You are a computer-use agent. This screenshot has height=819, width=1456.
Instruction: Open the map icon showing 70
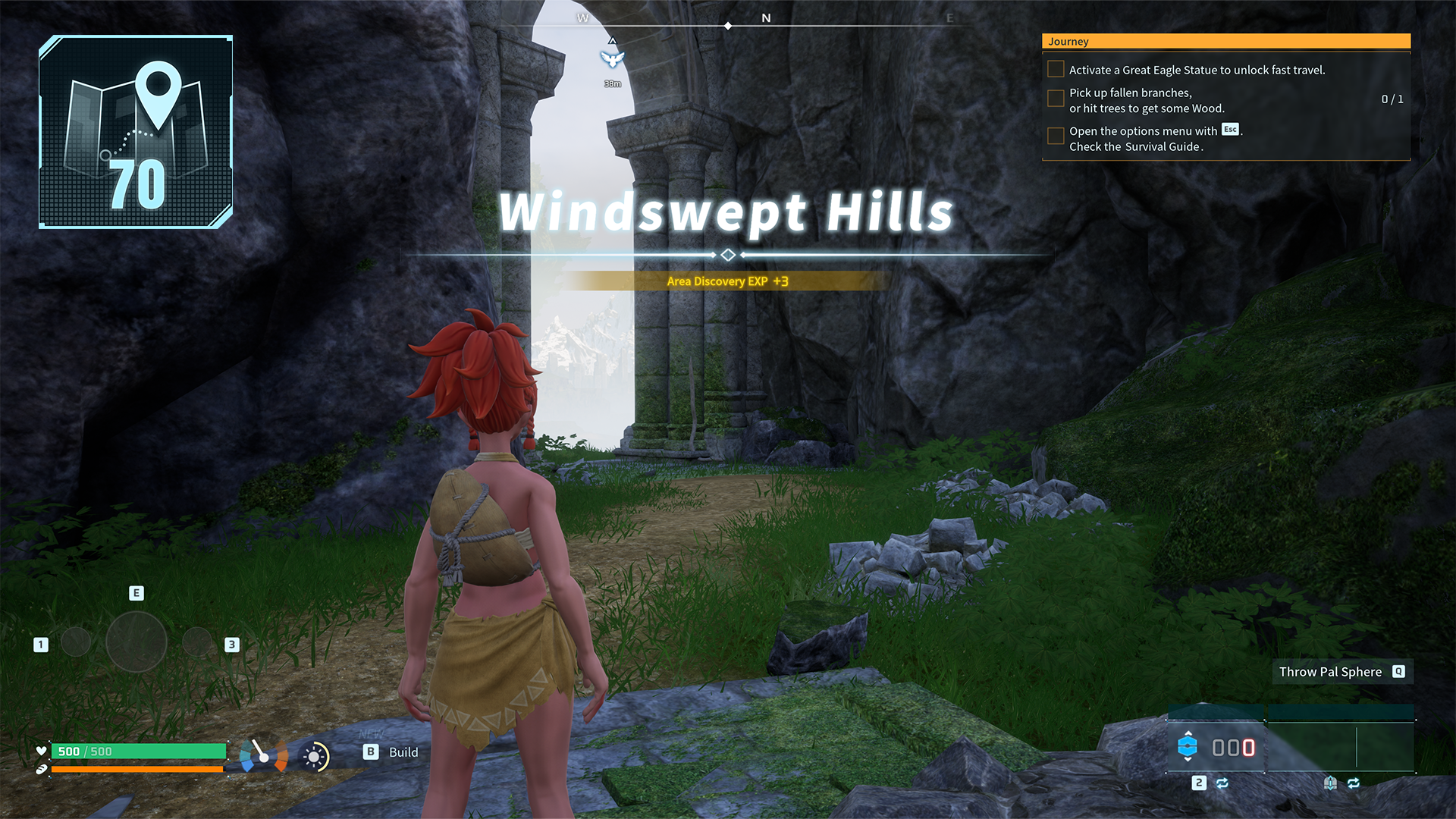(x=136, y=132)
